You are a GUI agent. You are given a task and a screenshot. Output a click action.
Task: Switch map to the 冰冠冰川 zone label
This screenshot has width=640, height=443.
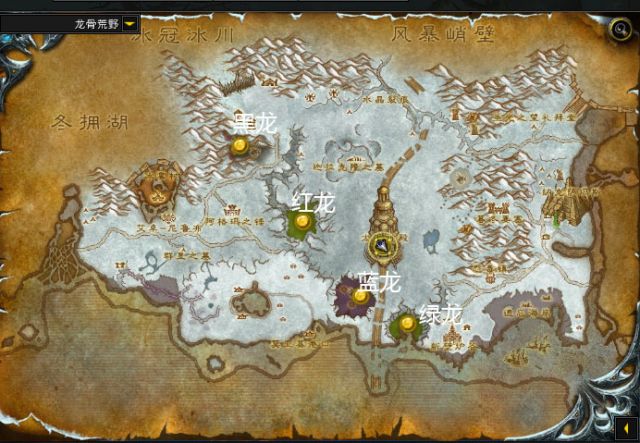190,35
